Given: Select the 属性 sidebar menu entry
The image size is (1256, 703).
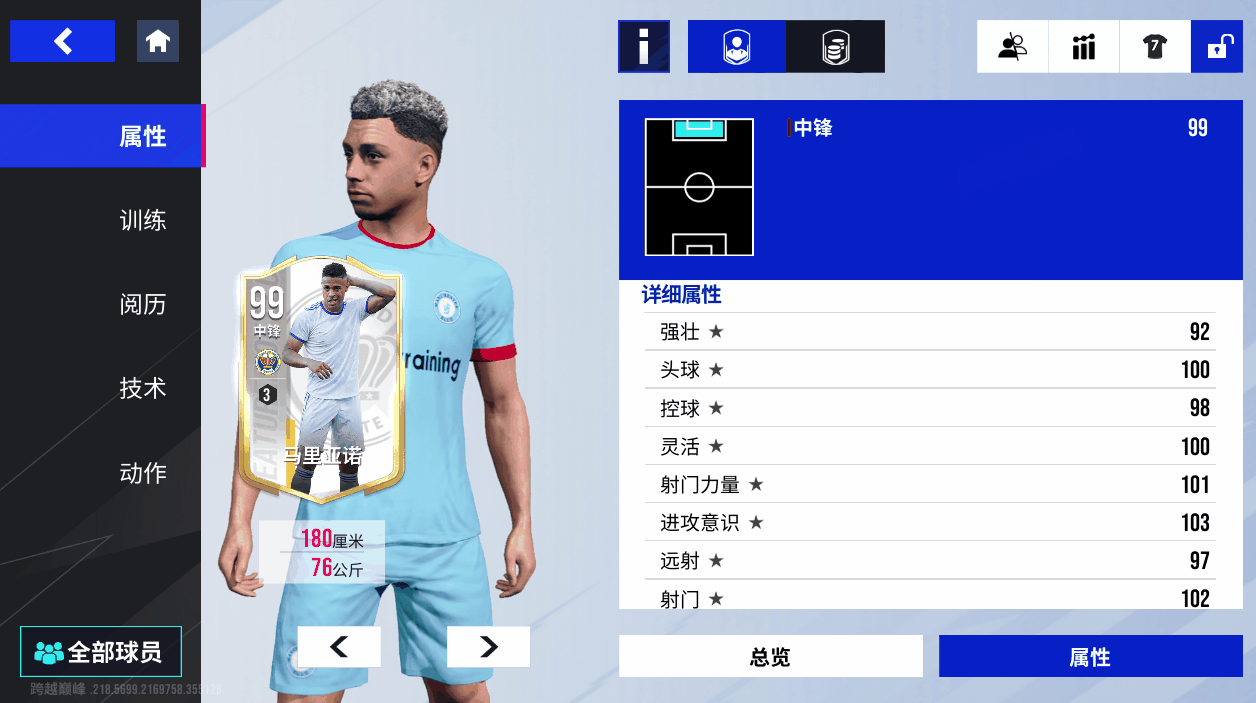Looking at the screenshot, I should tap(142, 136).
